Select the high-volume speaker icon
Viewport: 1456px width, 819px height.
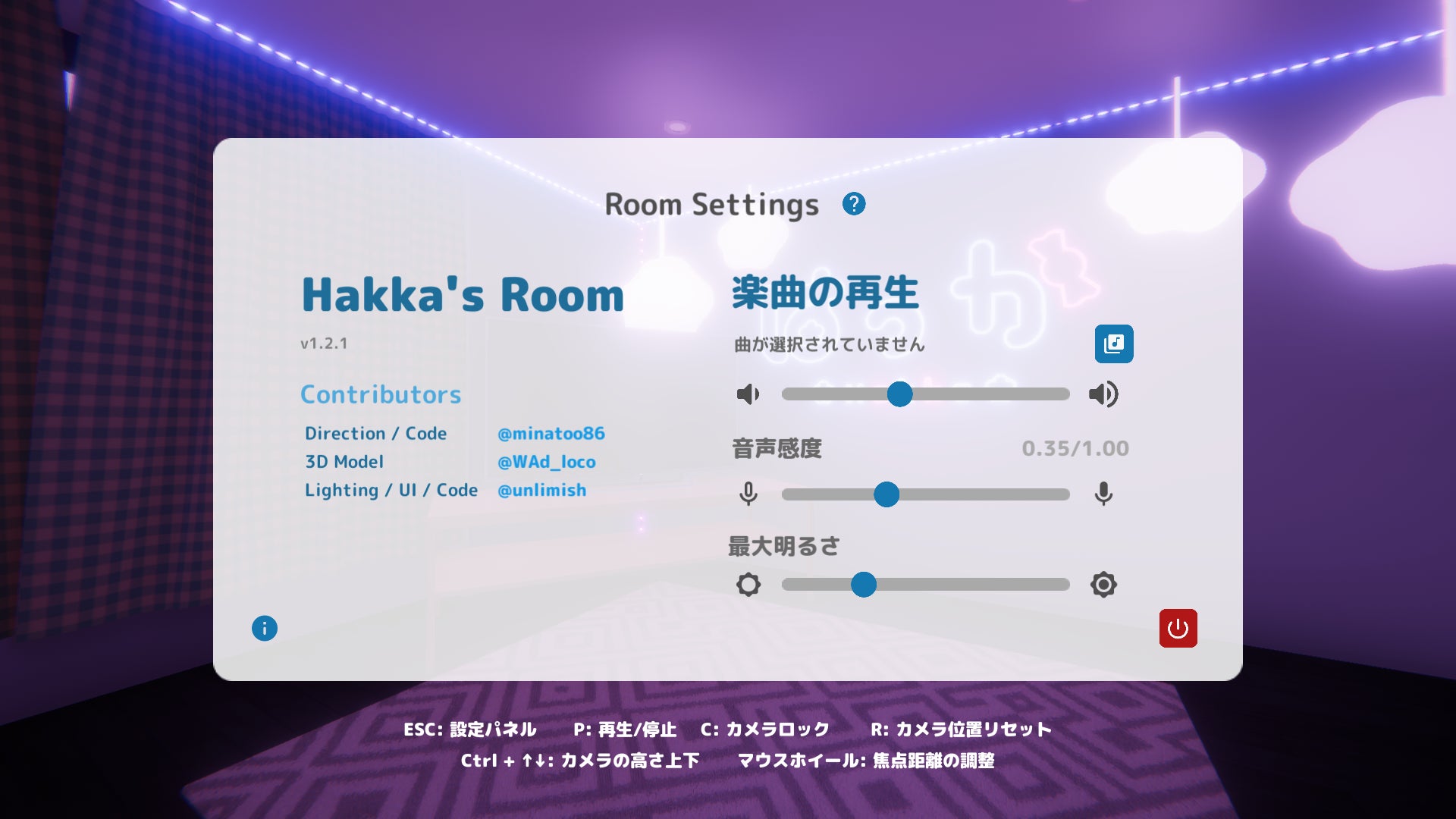[1104, 394]
